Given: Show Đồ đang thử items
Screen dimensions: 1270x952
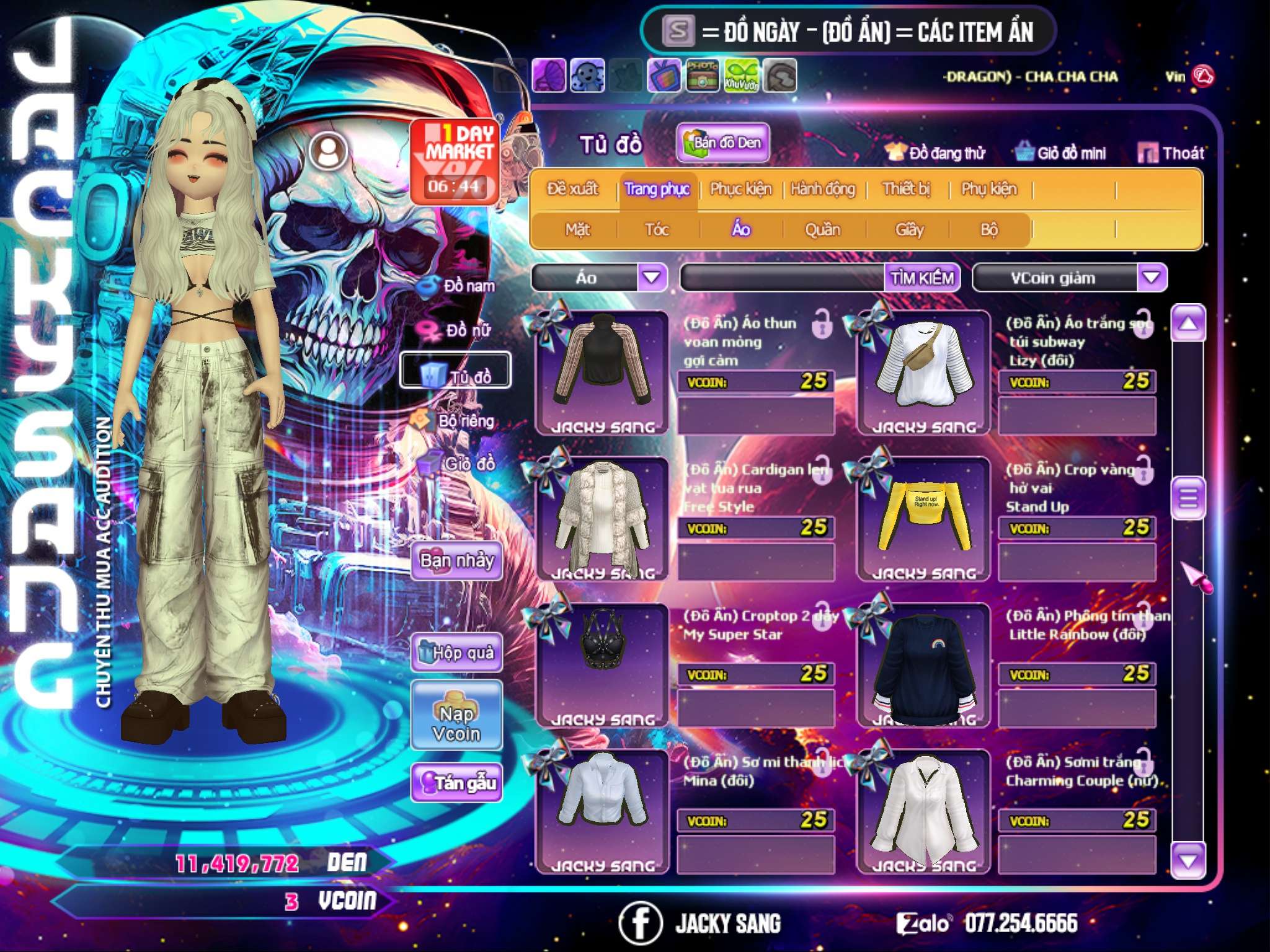Looking at the screenshot, I should click(x=936, y=152).
